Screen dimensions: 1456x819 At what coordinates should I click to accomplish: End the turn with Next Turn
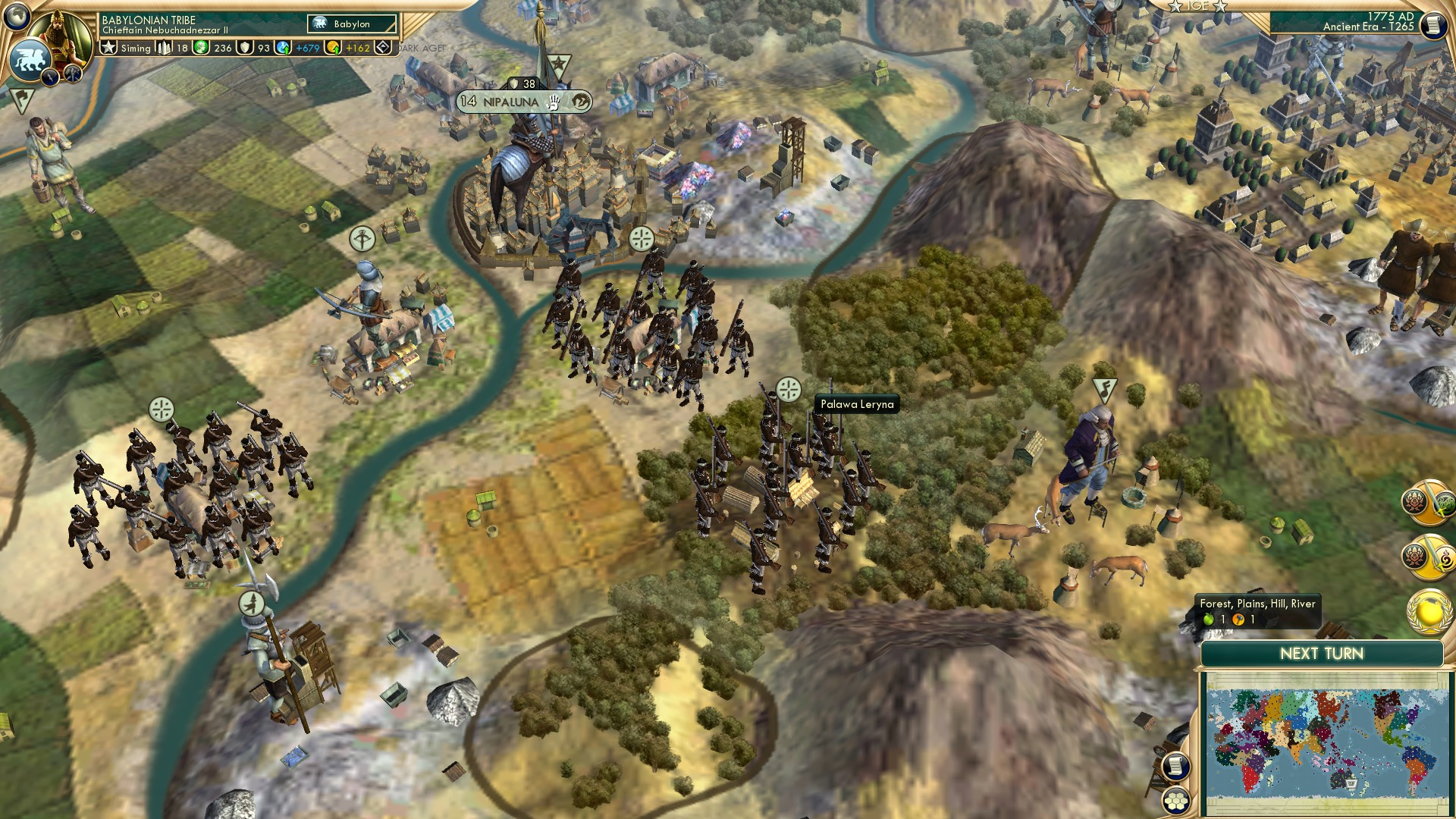tap(1321, 654)
